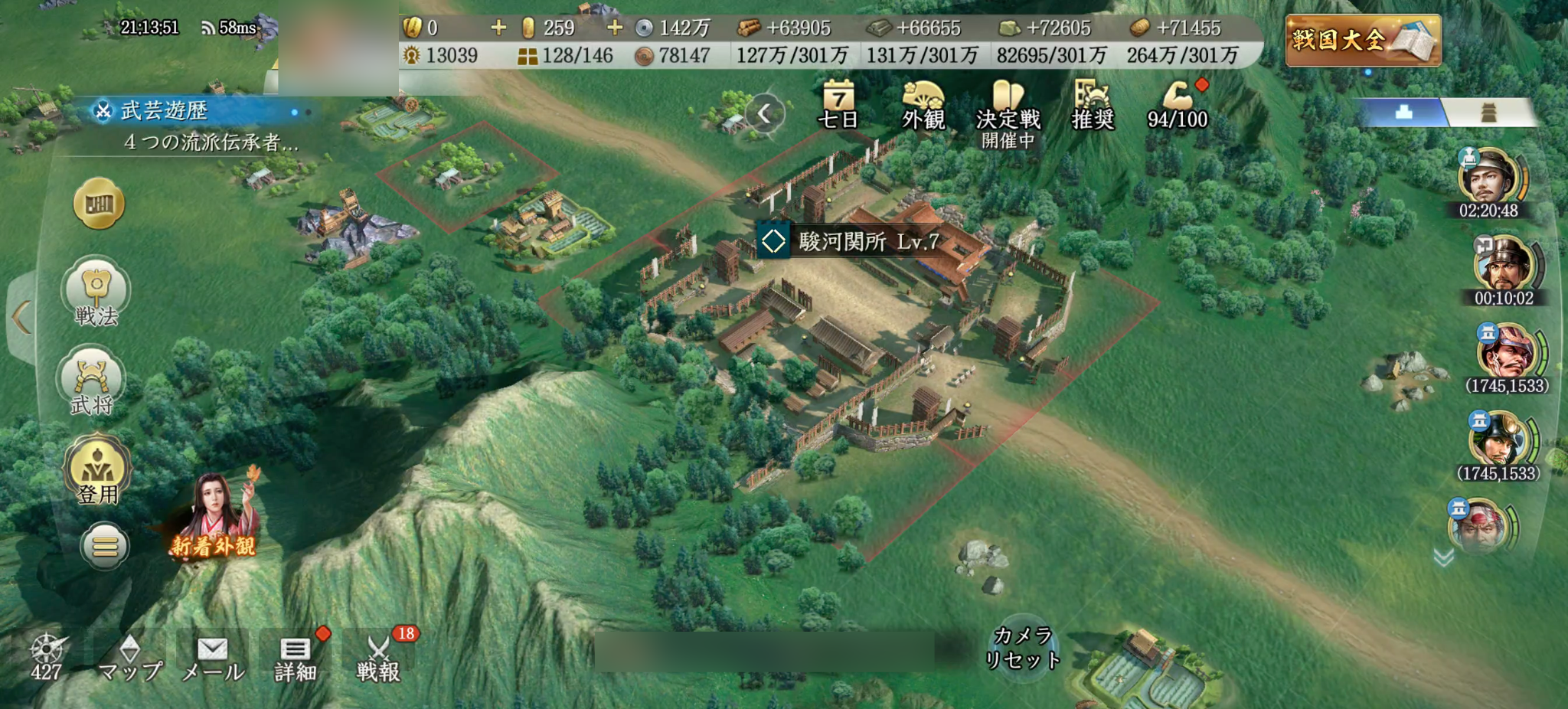The width and height of the screenshot is (1568, 709).
Task: Open the 戦国大全 encyclopedia
Action: click(1363, 40)
